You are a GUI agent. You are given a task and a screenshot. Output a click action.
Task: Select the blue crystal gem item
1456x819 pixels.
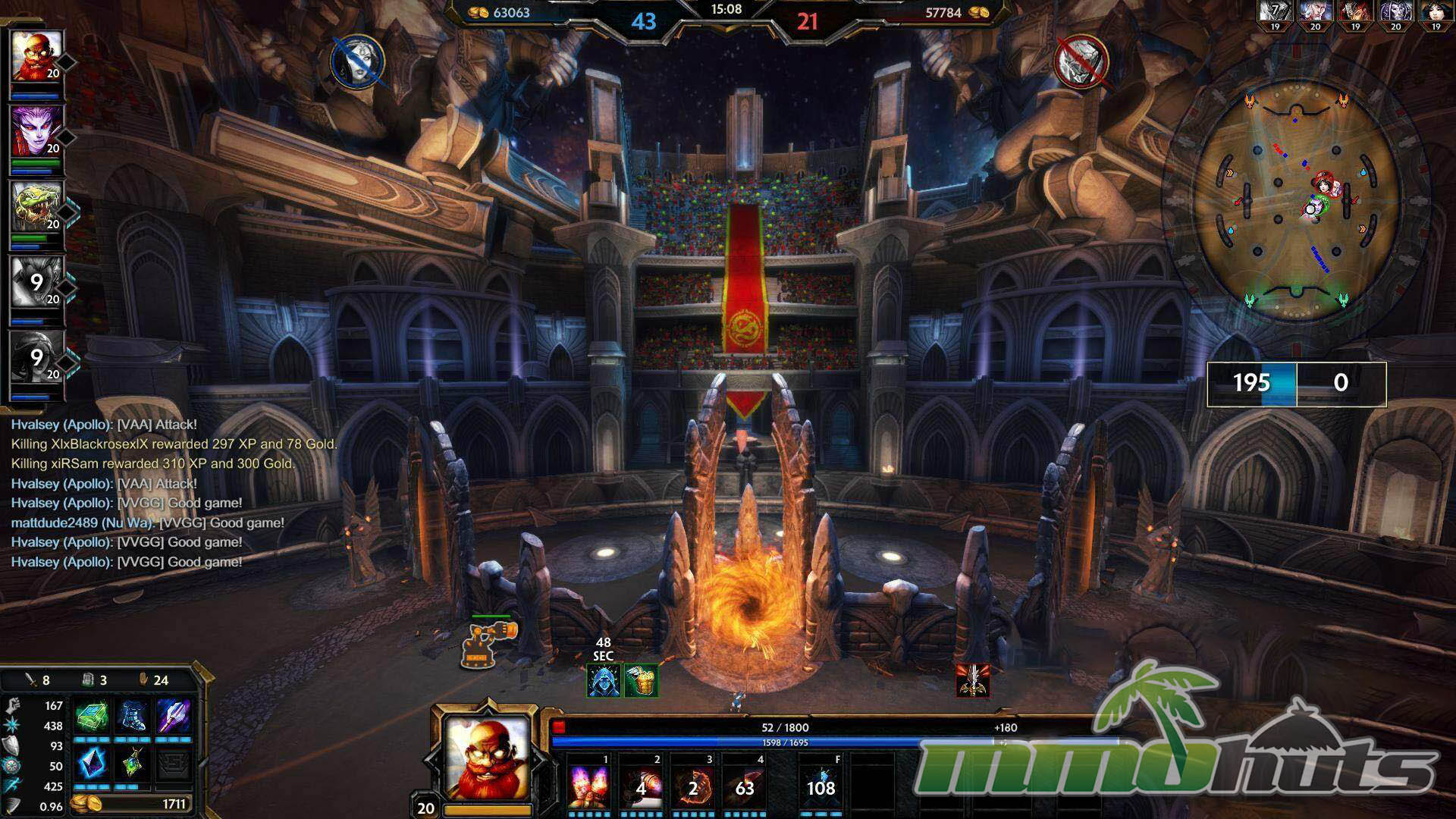pos(92,763)
